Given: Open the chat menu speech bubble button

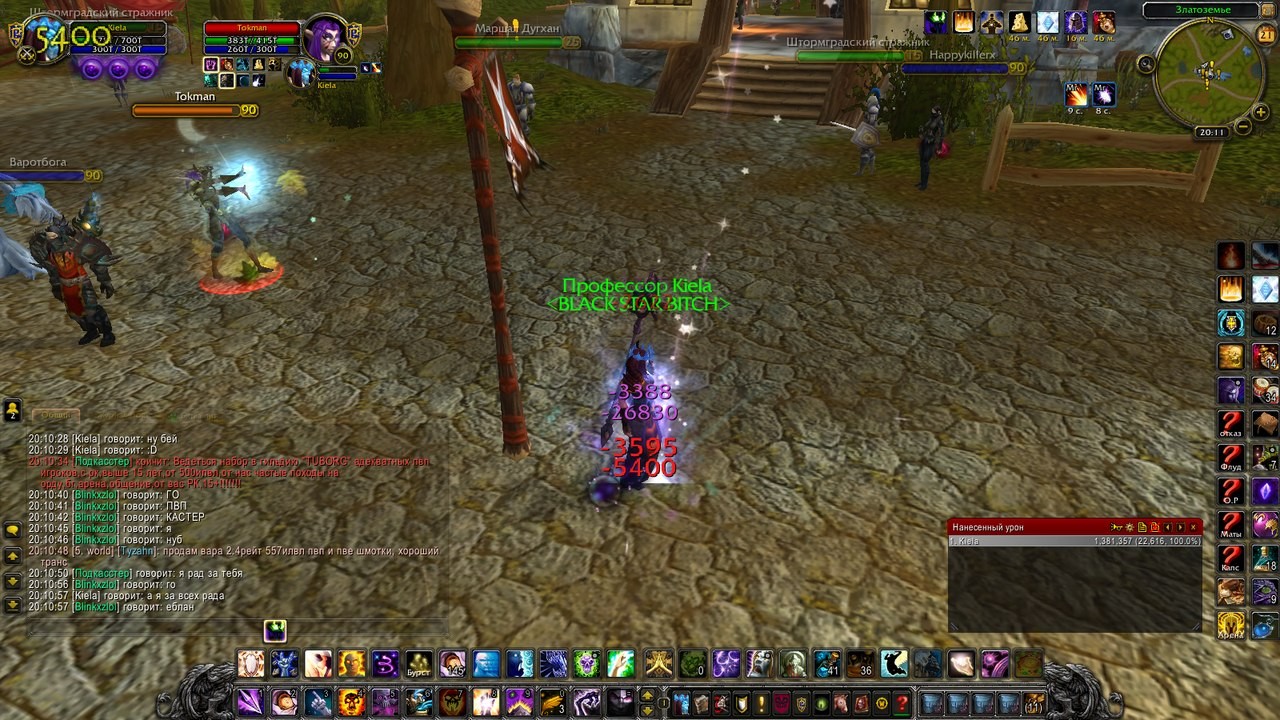Looking at the screenshot, I should [12, 530].
